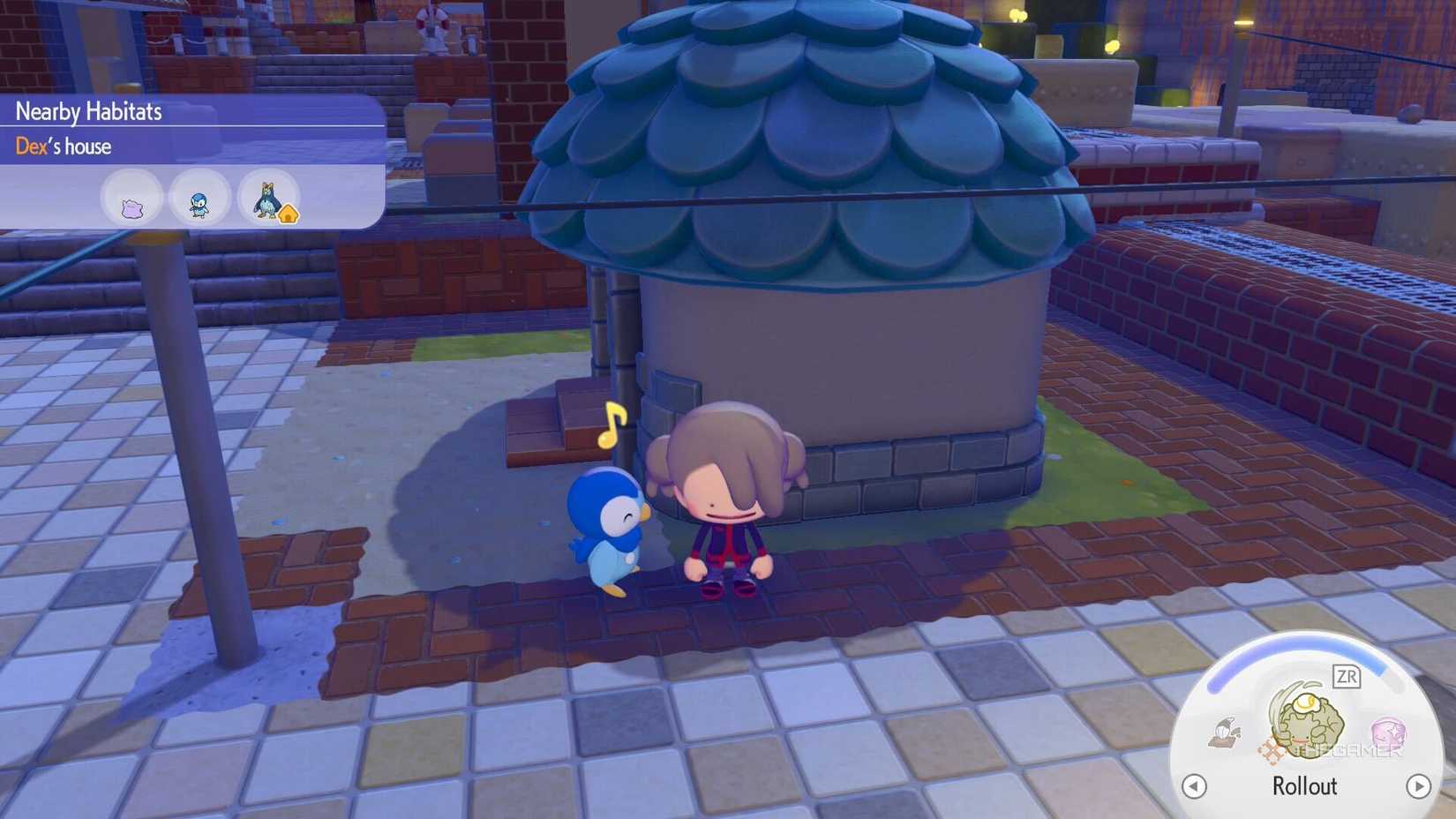Select the Rollout ability icon

pos(1308,724)
